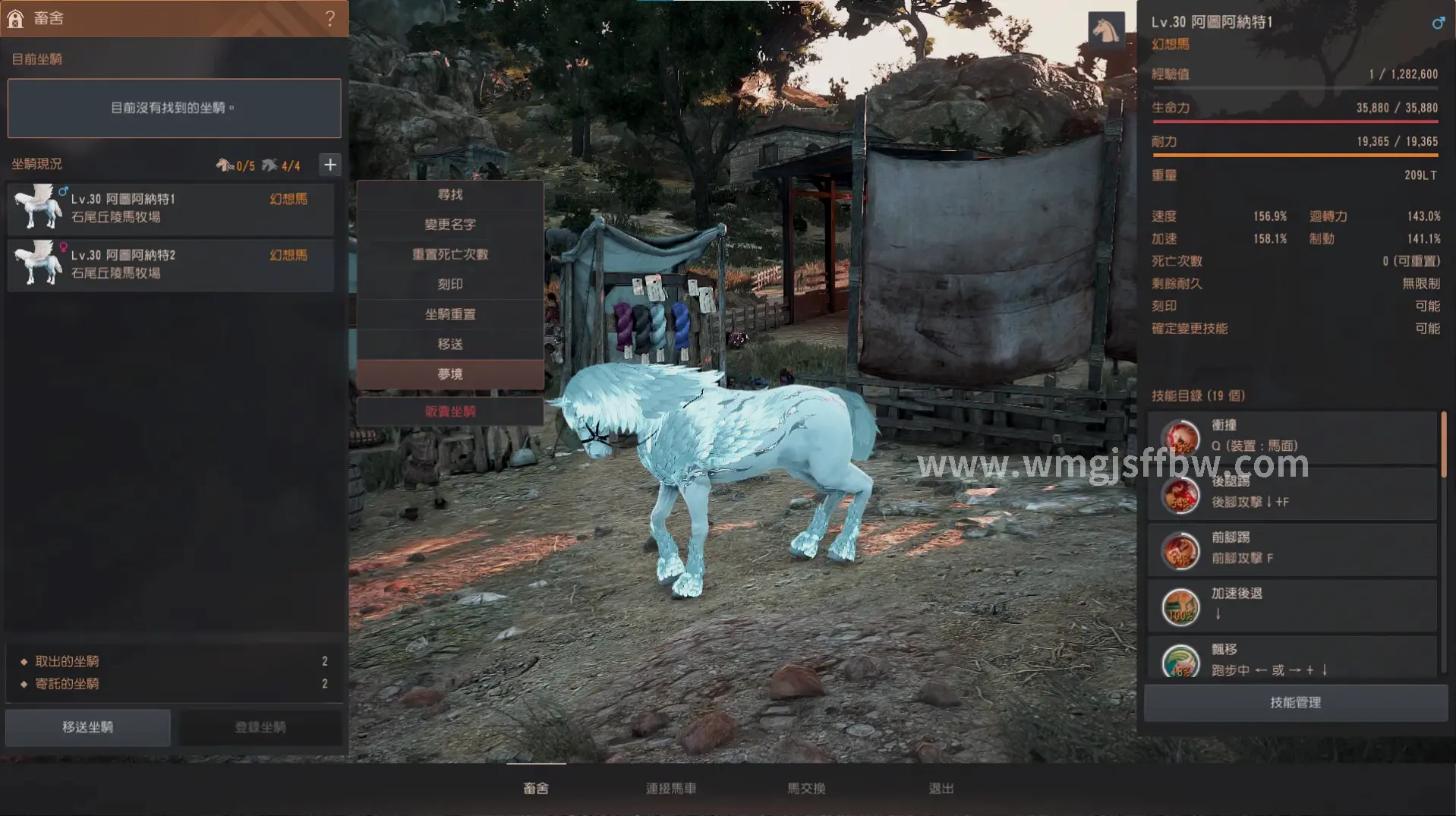Image resolution: width=1456 pixels, height=816 pixels.
Task: Select the highlighted 夢境 option
Action: coord(450,374)
